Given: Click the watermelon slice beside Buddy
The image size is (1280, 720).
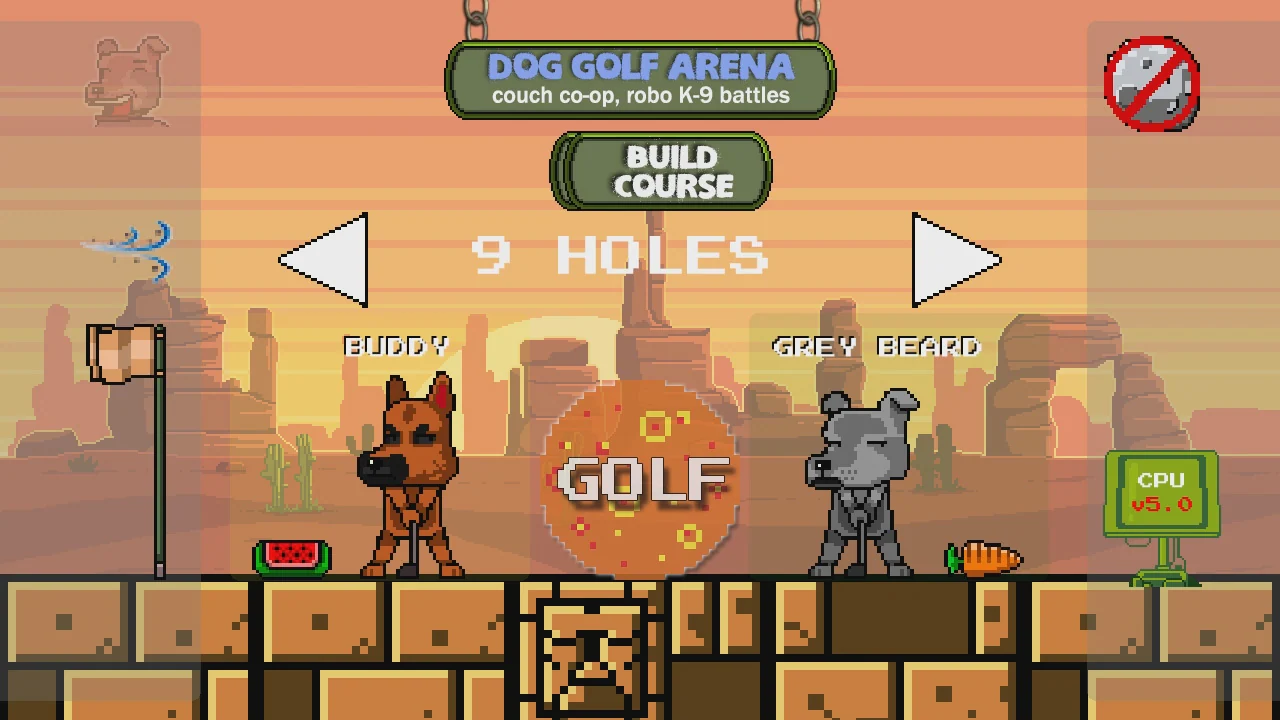Looking at the screenshot, I should (x=291, y=556).
